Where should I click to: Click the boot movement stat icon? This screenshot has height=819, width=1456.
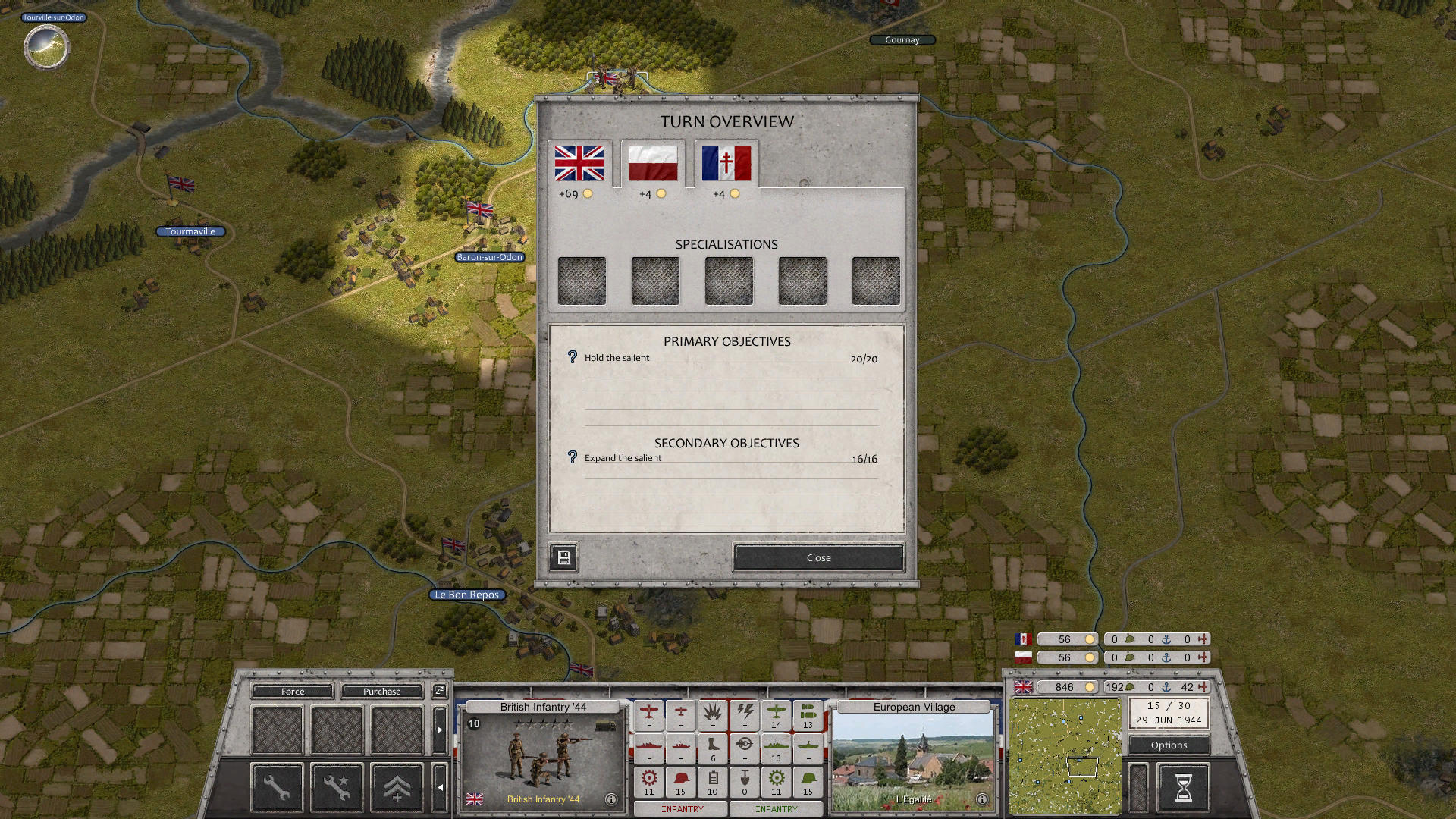point(712,746)
